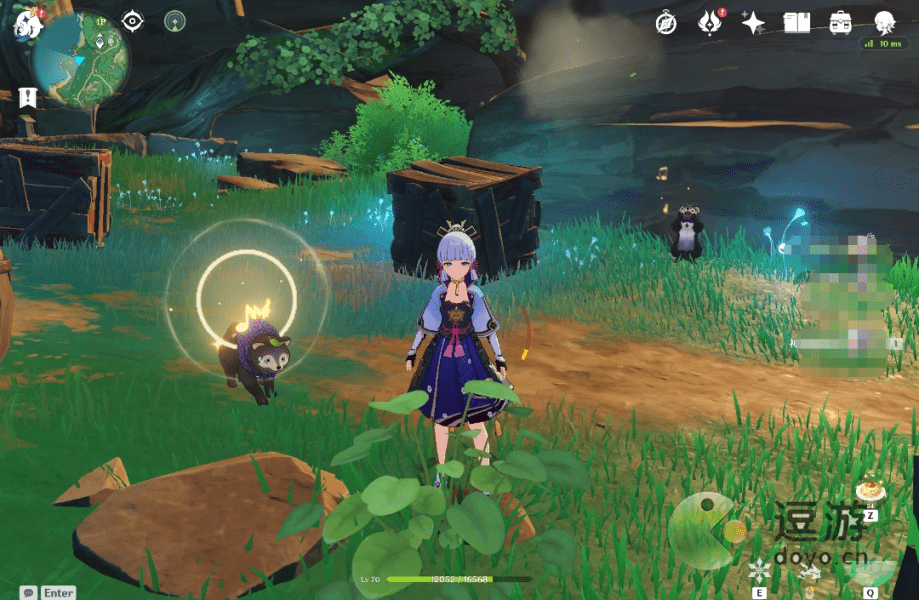Open the quest exclamation banner icon
Screen dimensions: 919x600
click(27, 97)
